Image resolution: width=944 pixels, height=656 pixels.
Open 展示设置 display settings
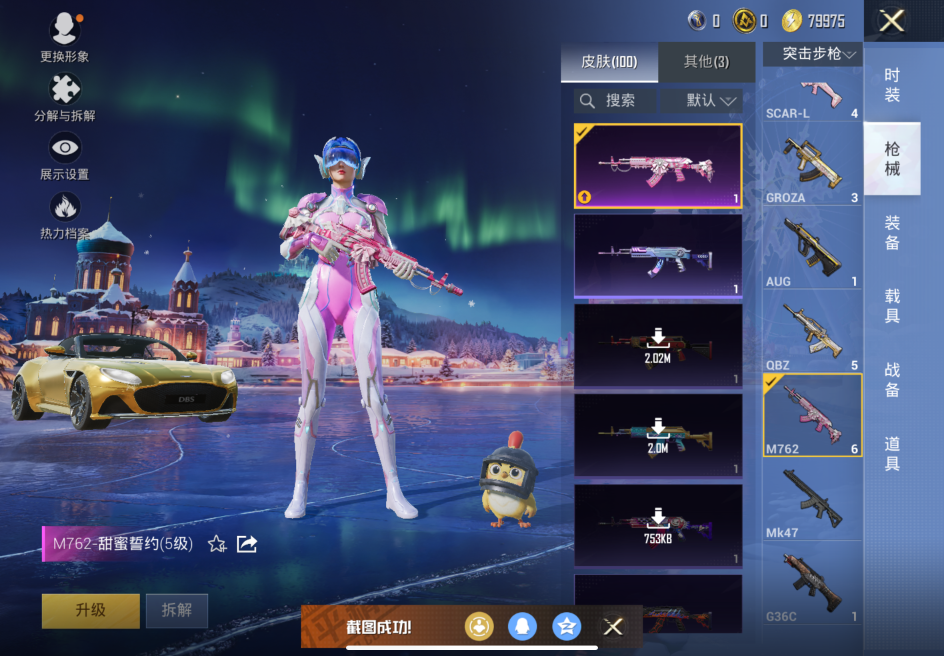[x=65, y=150]
